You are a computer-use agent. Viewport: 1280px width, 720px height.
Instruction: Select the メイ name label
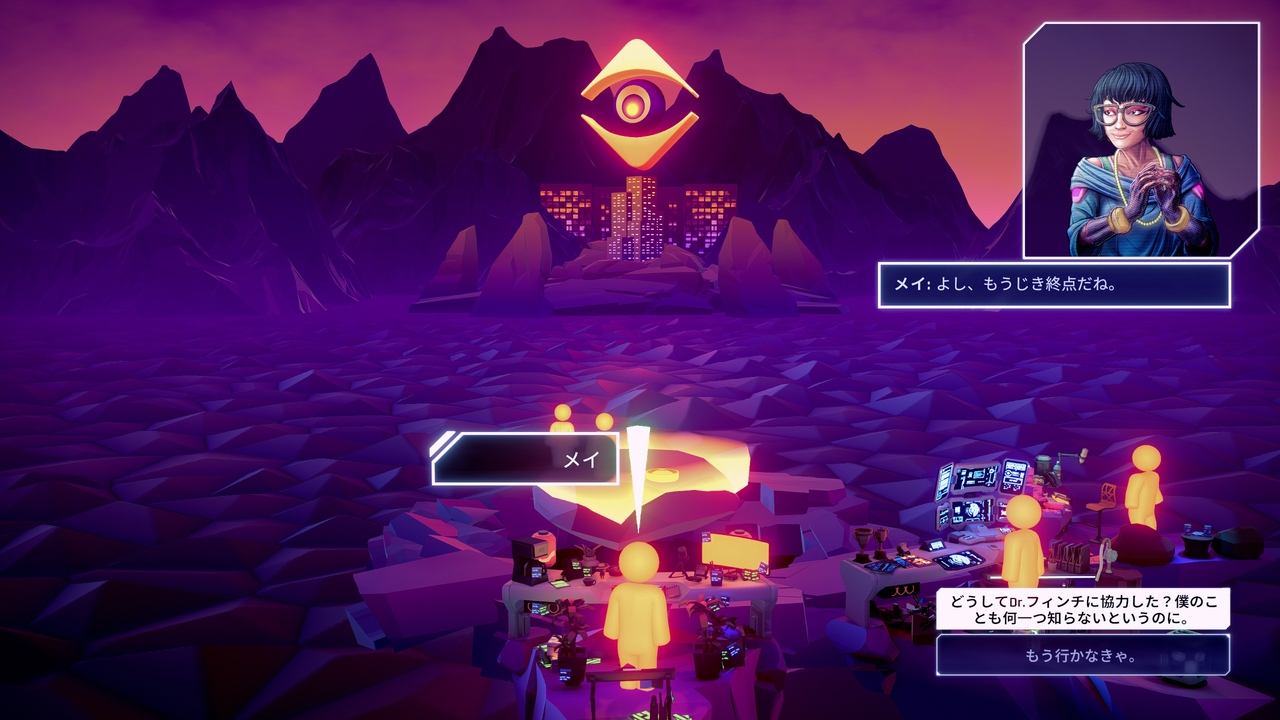tap(526, 459)
